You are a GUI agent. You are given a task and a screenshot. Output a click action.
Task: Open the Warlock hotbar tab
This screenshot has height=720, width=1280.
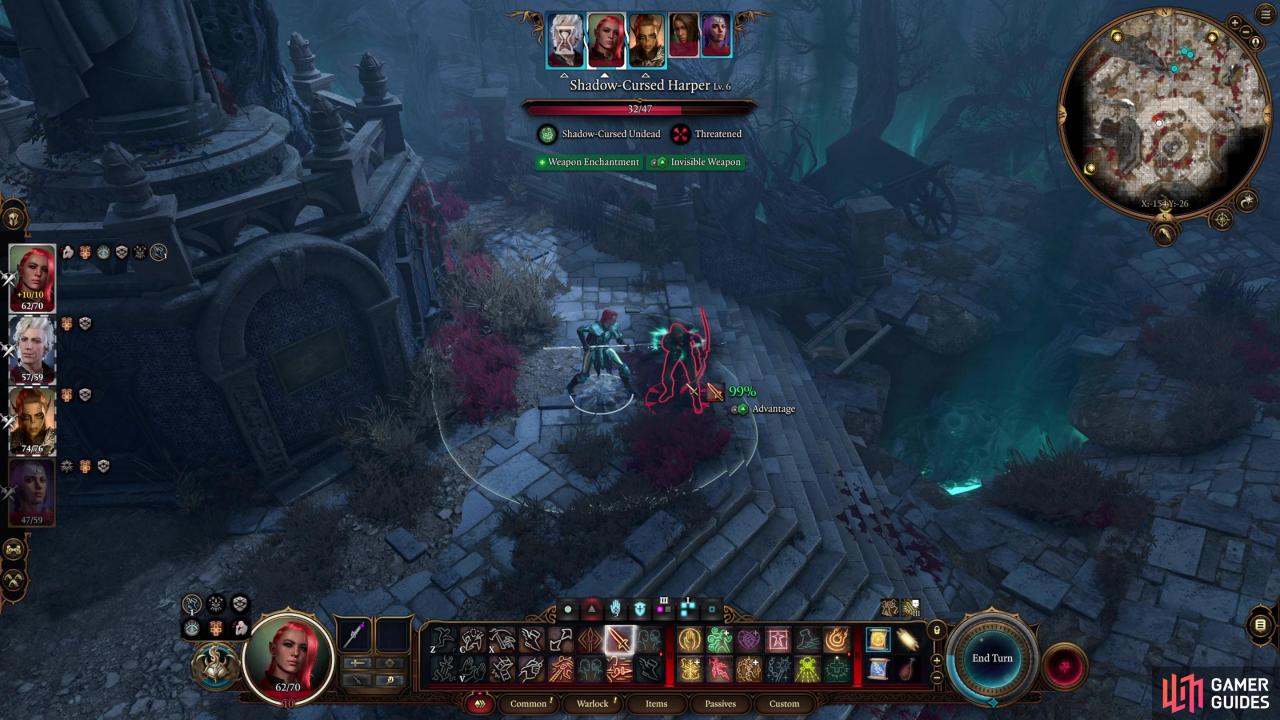(593, 703)
